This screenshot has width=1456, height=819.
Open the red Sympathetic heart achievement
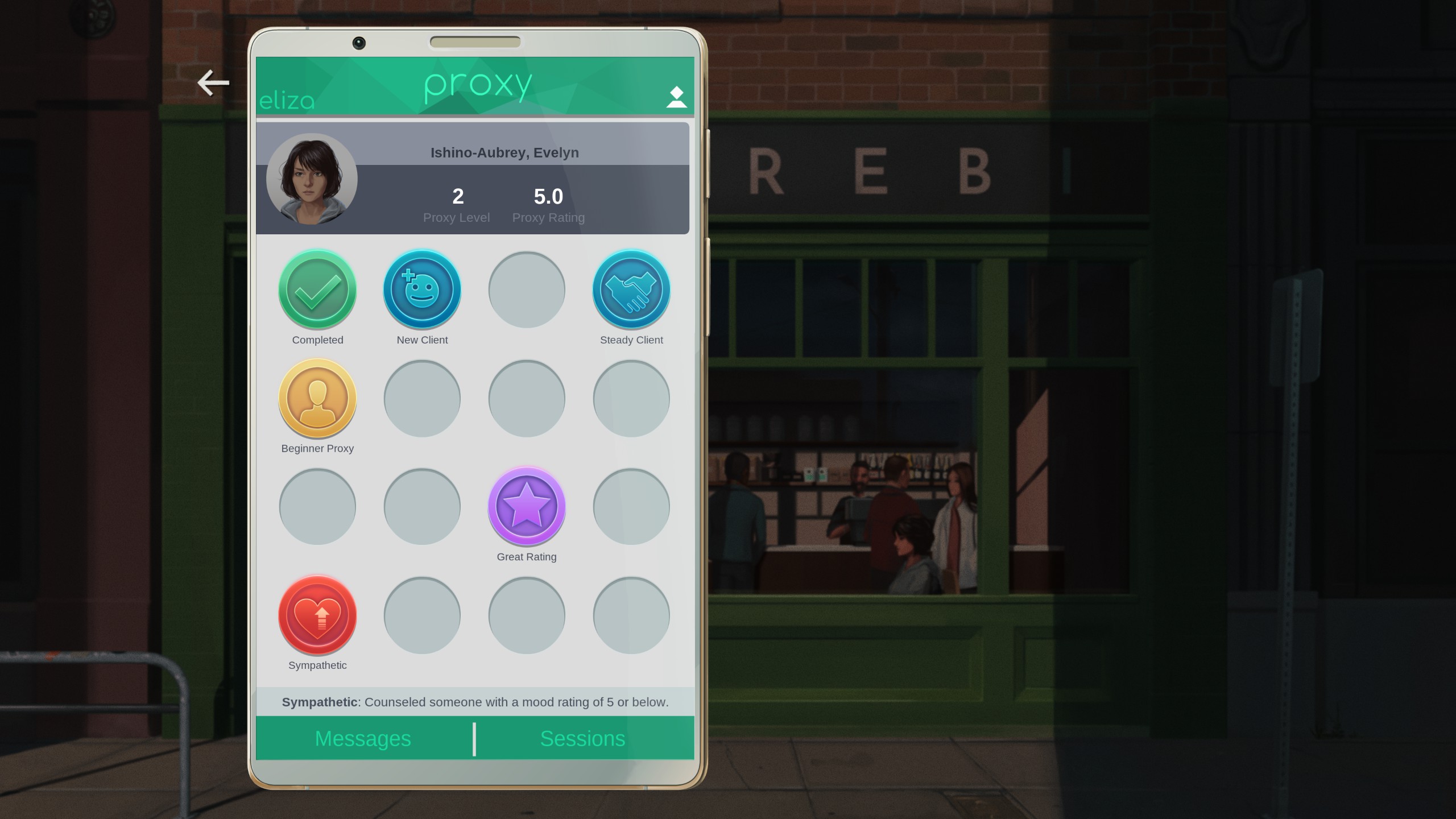317,615
